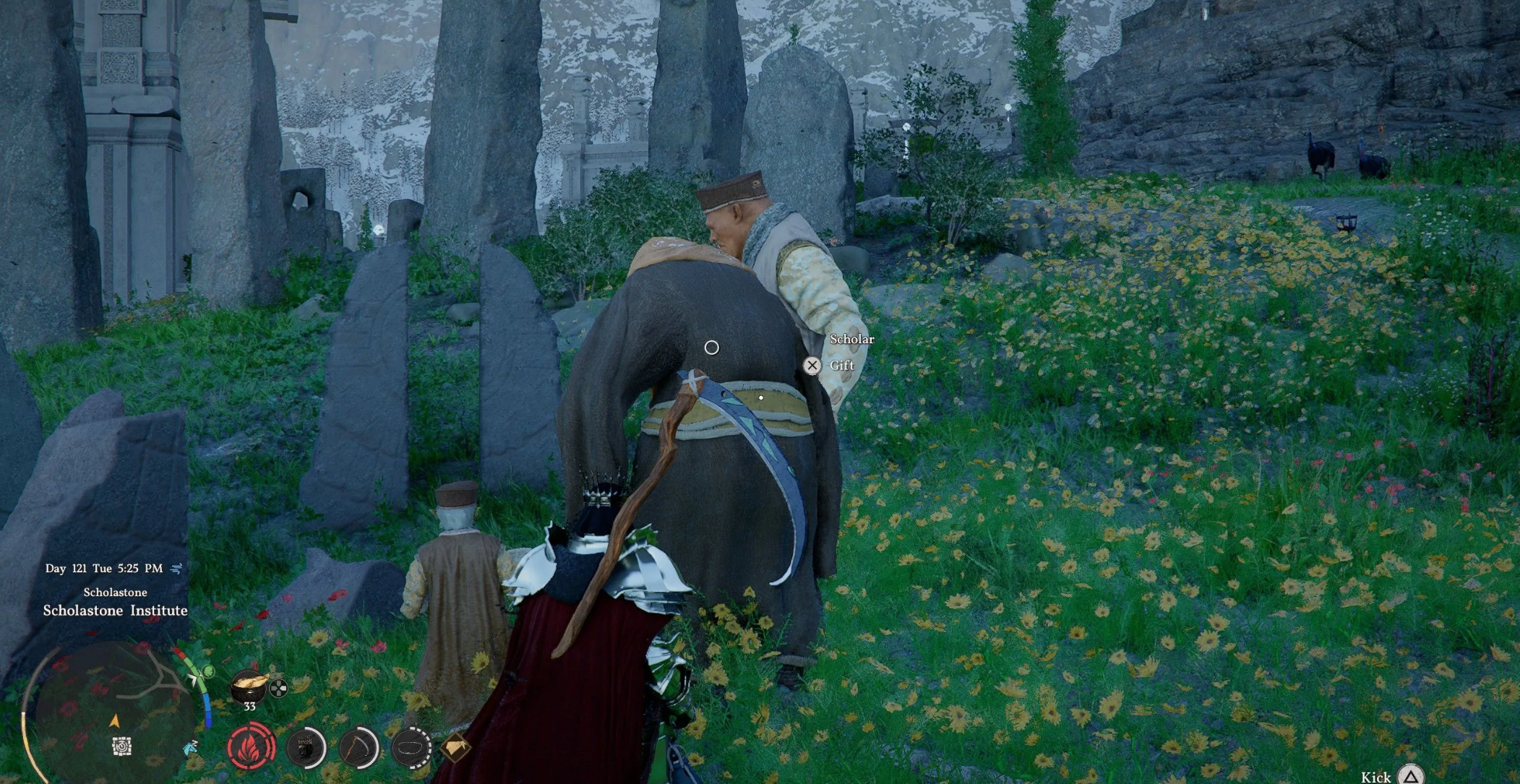
Task: Click the gold diamond-shaped icon
Action: tap(455, 747)
